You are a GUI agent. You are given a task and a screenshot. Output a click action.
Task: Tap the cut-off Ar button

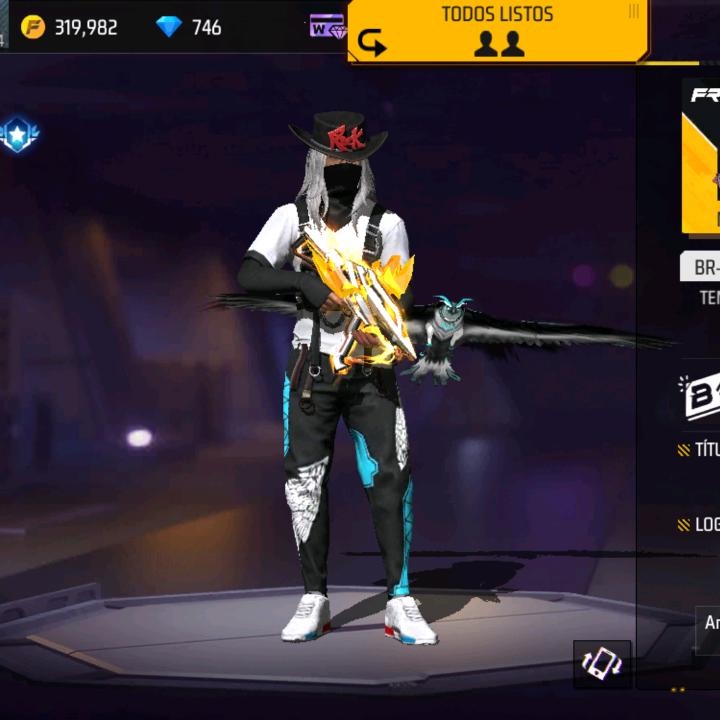click(708, 624)
